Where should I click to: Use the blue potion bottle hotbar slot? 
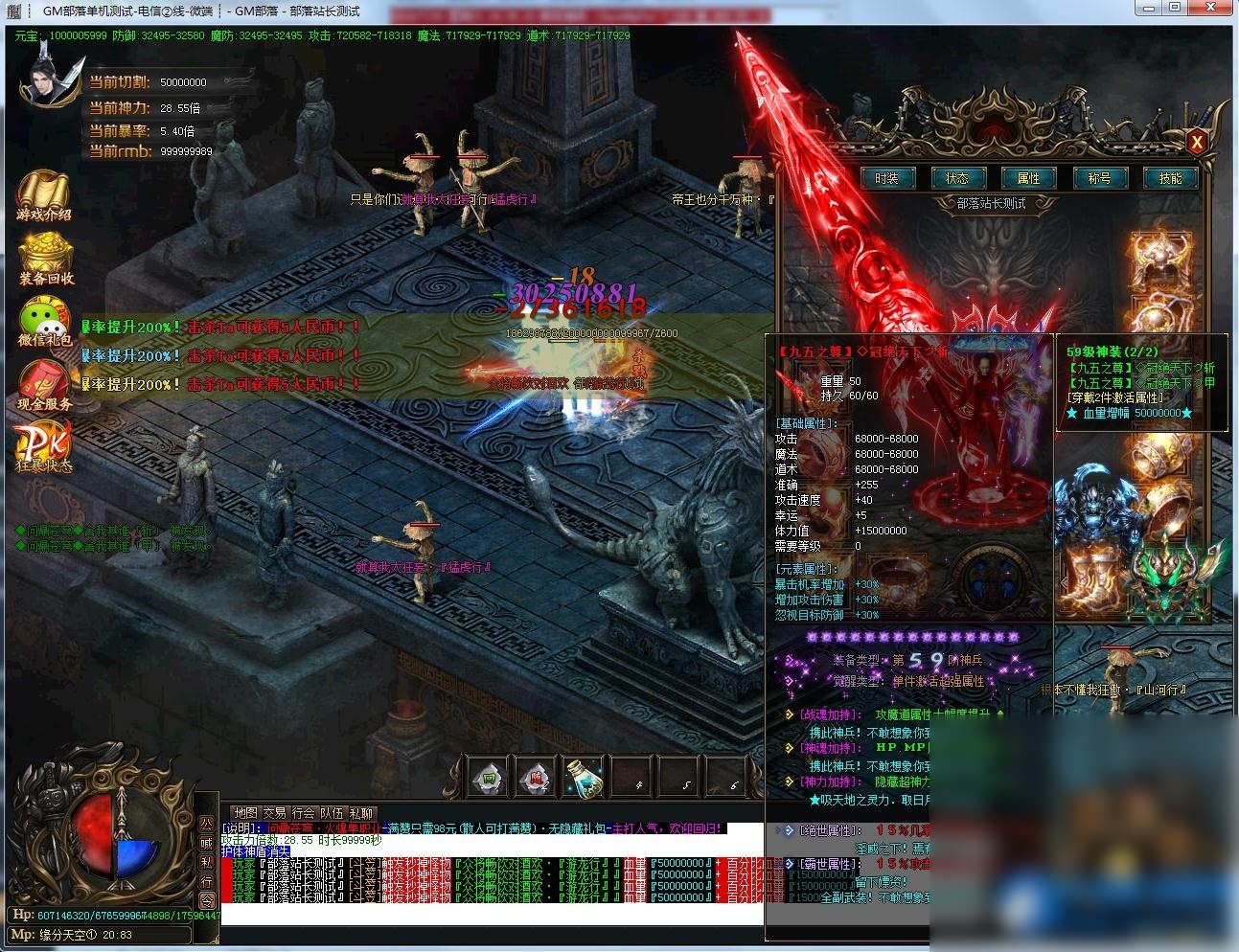[583, 776]
